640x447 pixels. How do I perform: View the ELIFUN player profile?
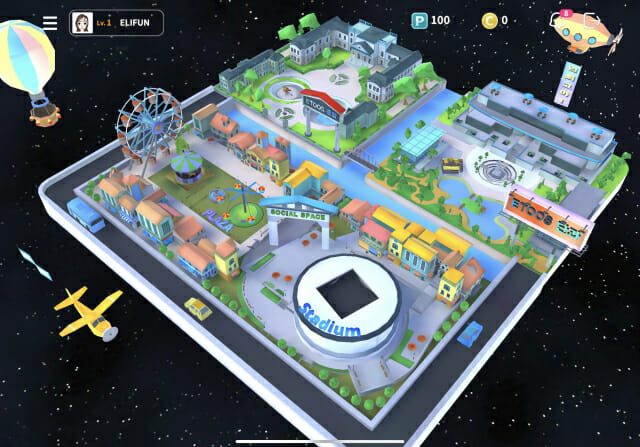point(116,22)
